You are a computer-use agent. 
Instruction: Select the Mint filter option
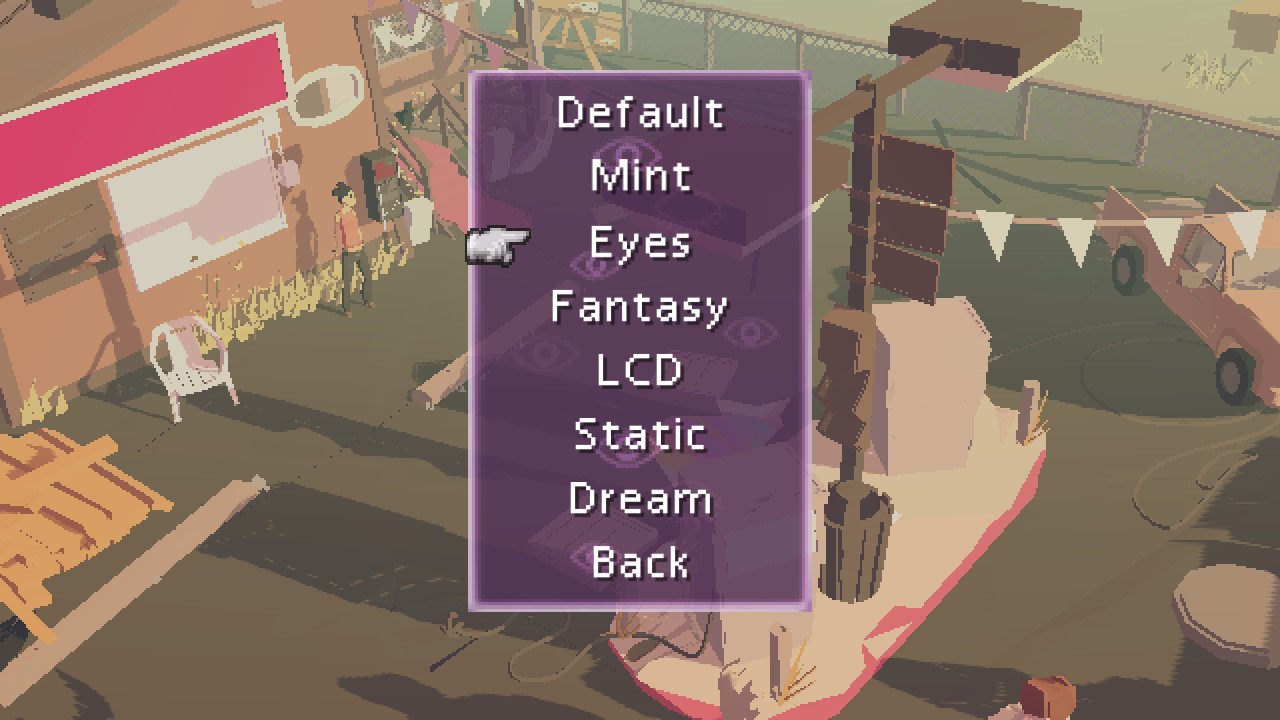640,175
